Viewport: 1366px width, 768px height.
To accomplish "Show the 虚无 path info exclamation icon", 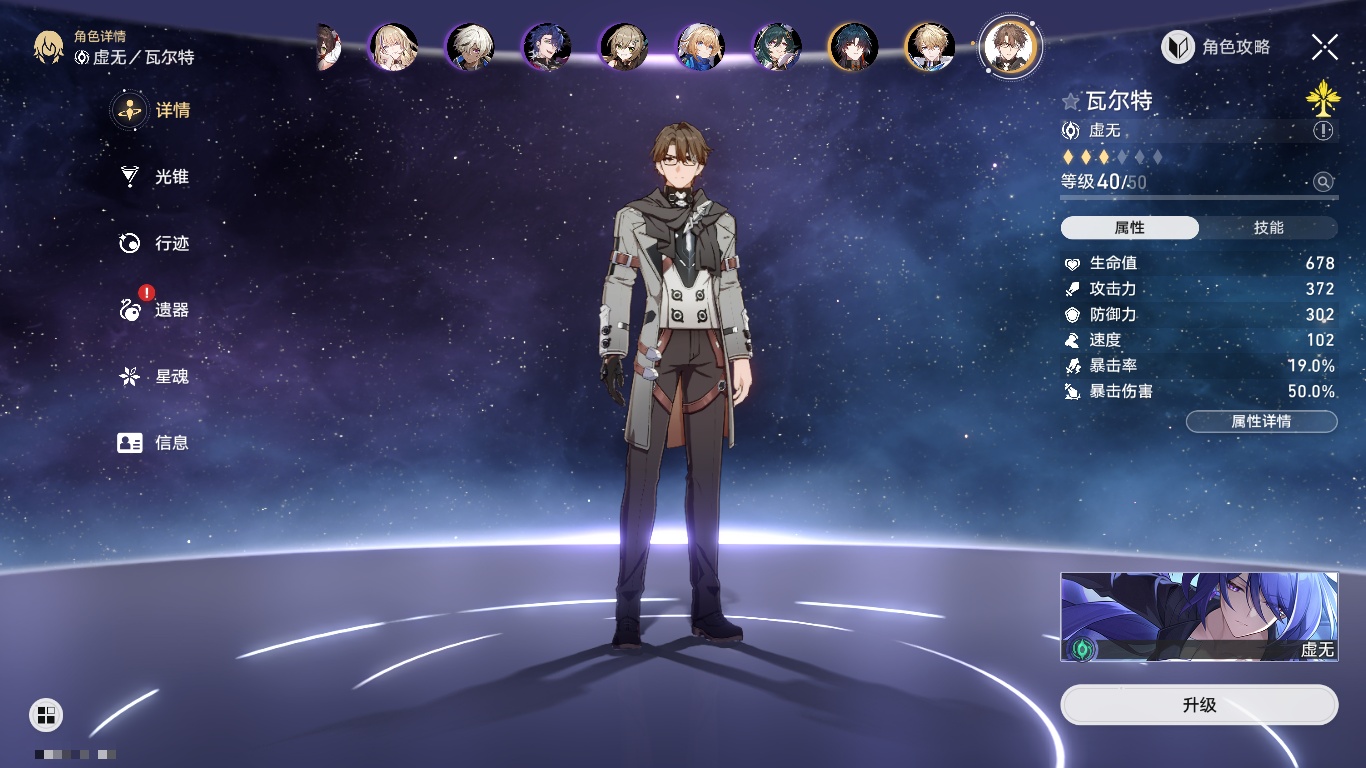I will 1323,131.
